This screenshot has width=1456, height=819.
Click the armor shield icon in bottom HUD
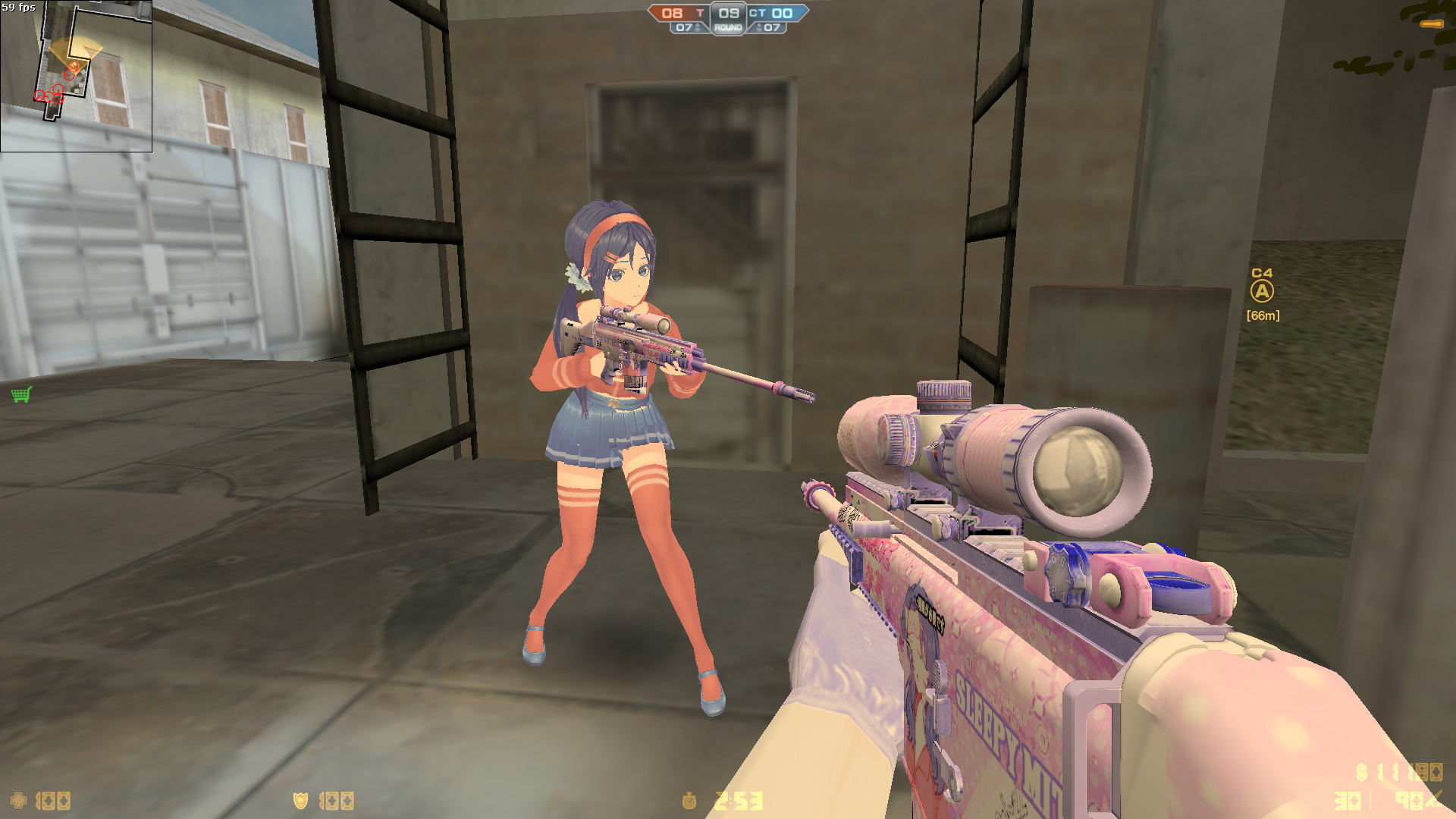[x=300, y=800]
